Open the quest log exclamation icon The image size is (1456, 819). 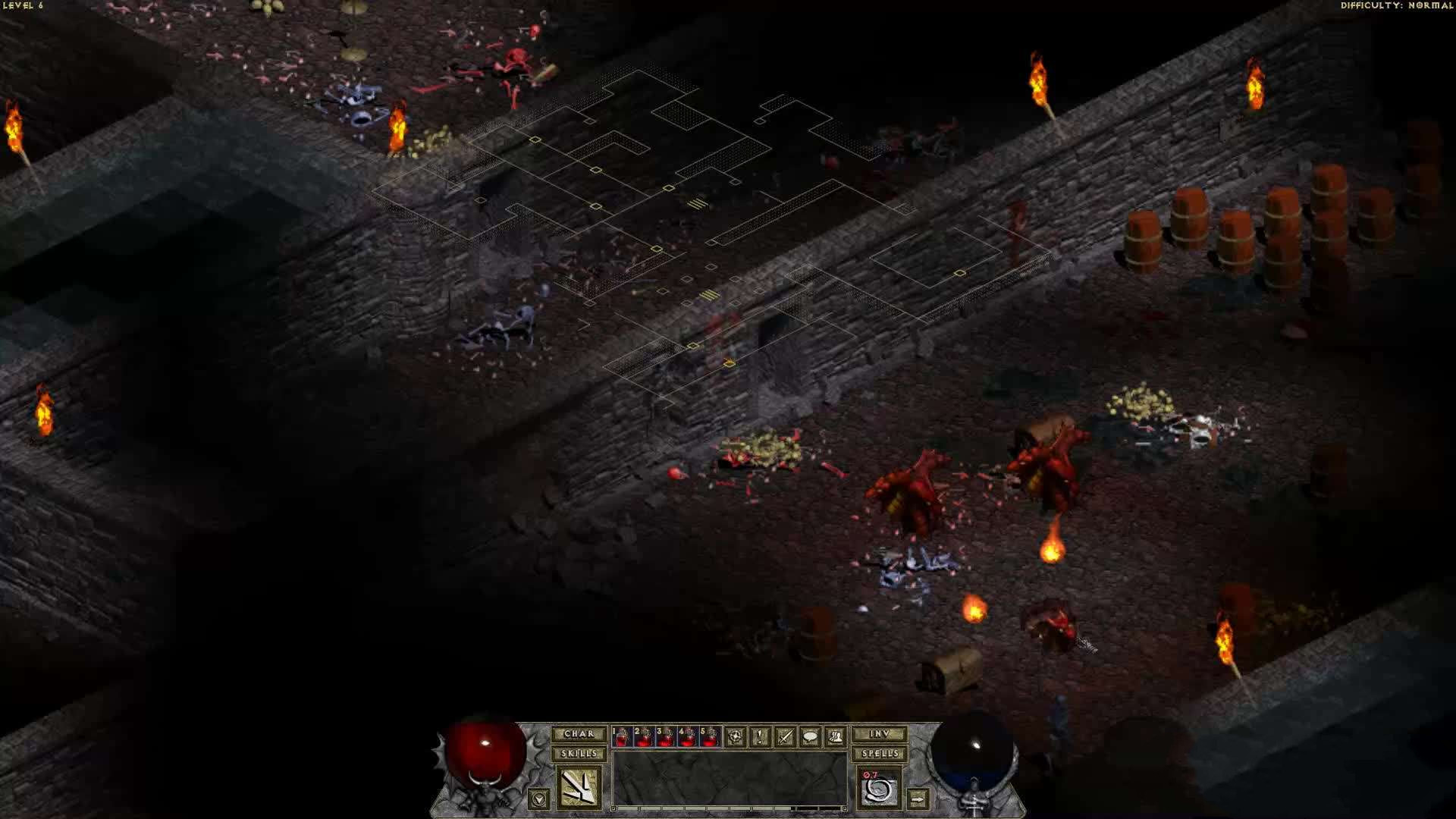[x=760, y=736]
